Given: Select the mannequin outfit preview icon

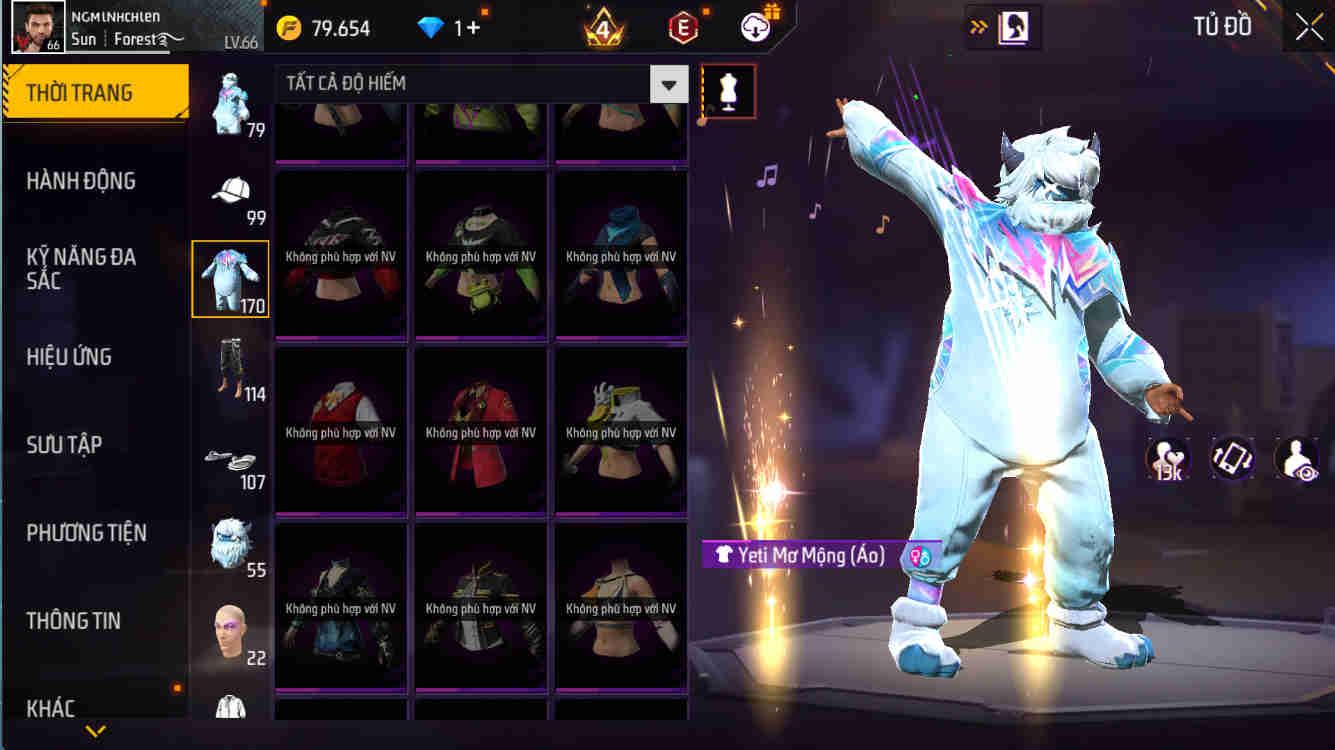Looking at the screenshot, I should [x=727, y=90].
